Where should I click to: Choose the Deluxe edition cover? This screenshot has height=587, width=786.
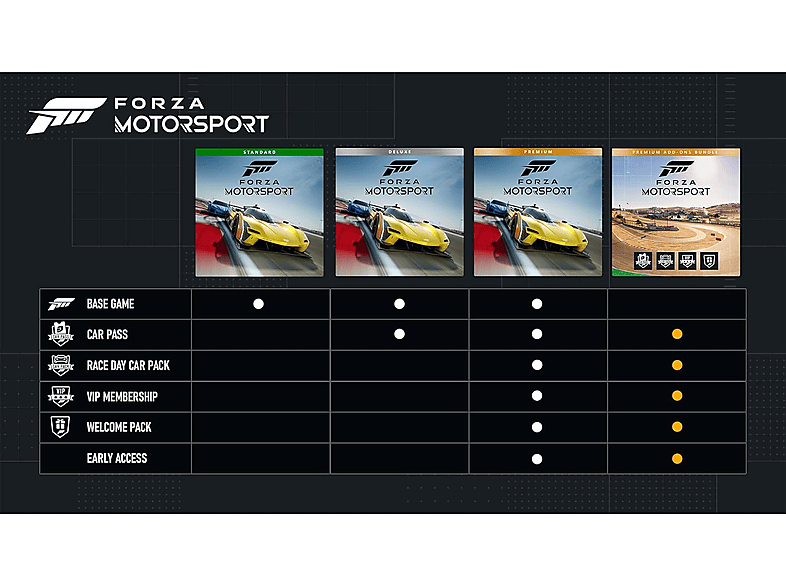[x=399, y=212]
